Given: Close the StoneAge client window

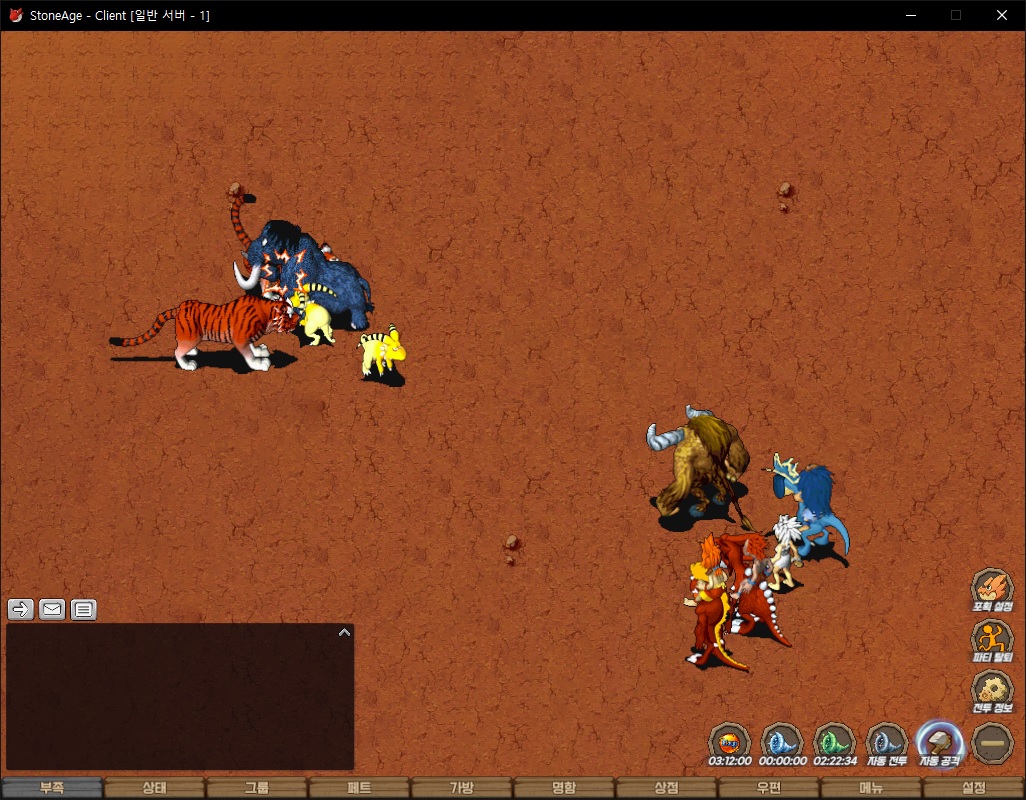Looking at the screenshot, I should (x=1002, y=15).
